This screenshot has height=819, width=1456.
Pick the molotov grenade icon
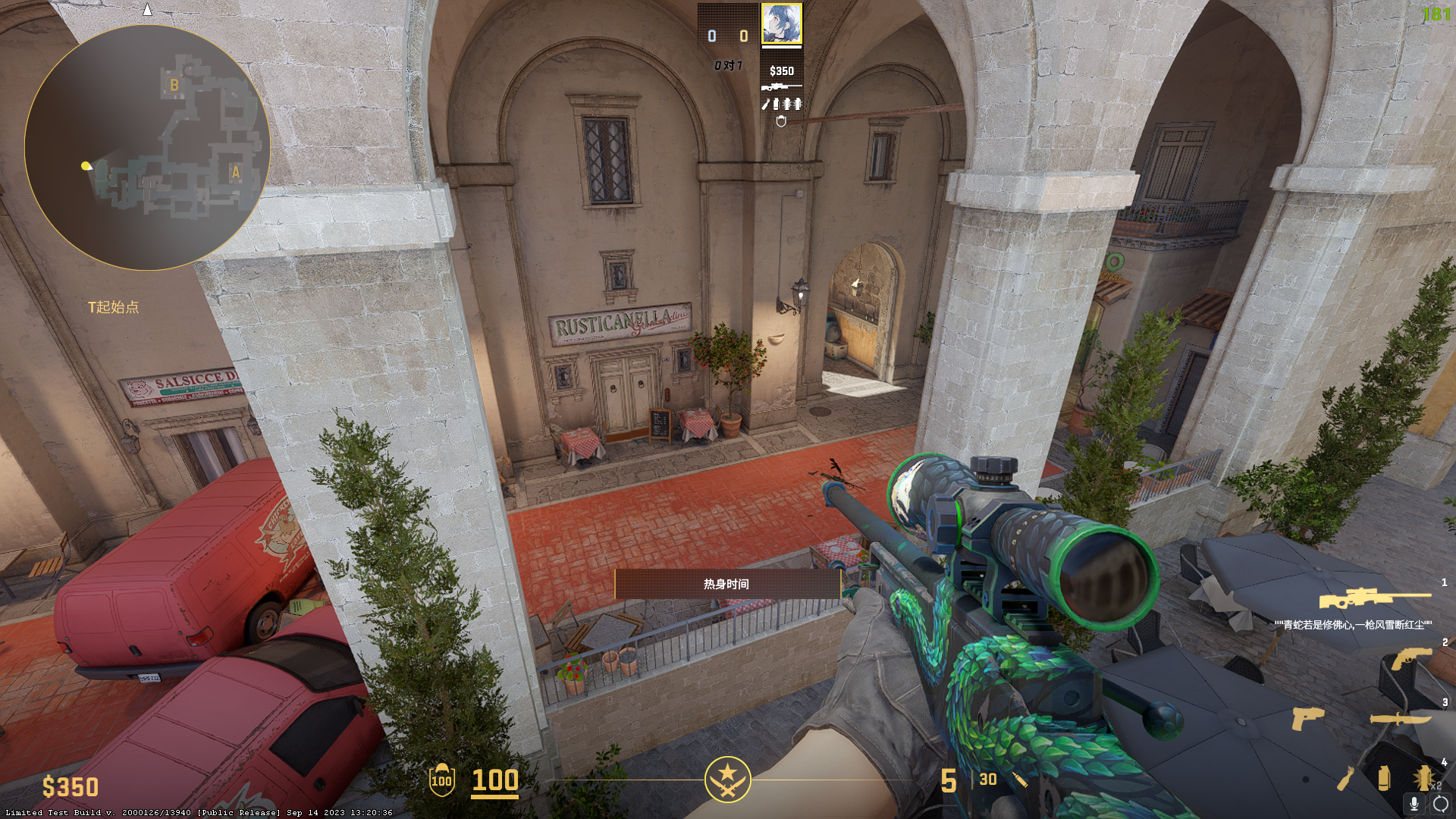1345,778
